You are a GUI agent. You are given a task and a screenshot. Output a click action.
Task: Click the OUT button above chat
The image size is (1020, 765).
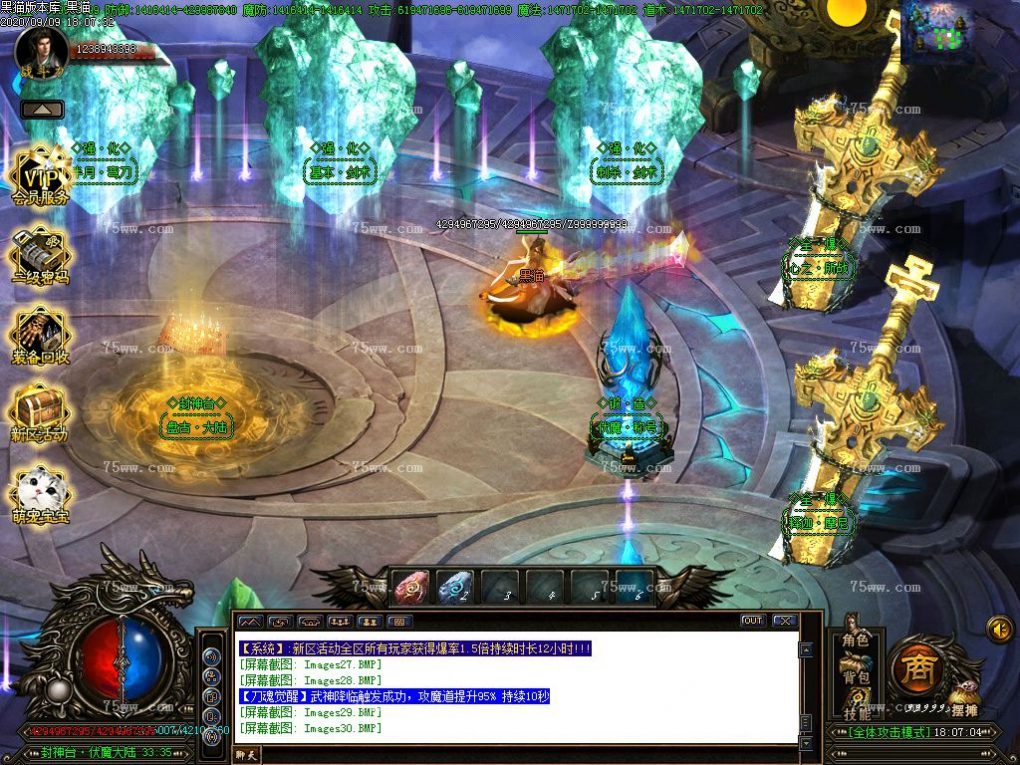[x=753, y=621]
